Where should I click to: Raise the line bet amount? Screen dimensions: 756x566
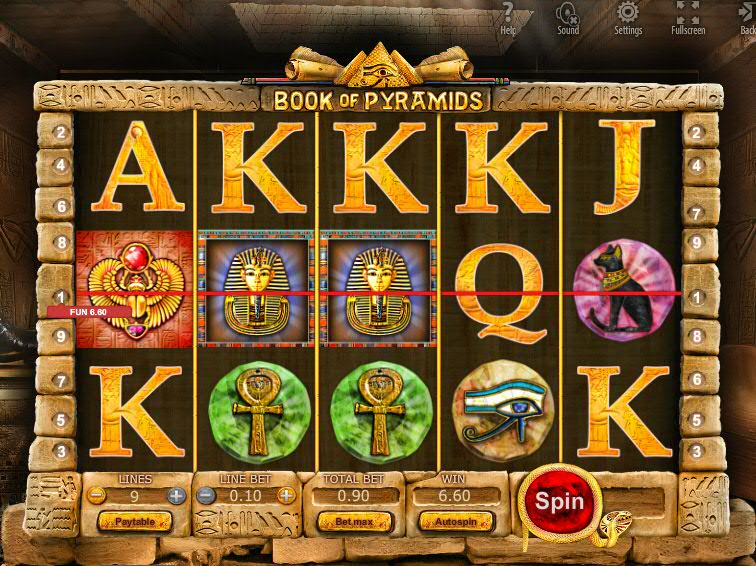tap(286, 495)
